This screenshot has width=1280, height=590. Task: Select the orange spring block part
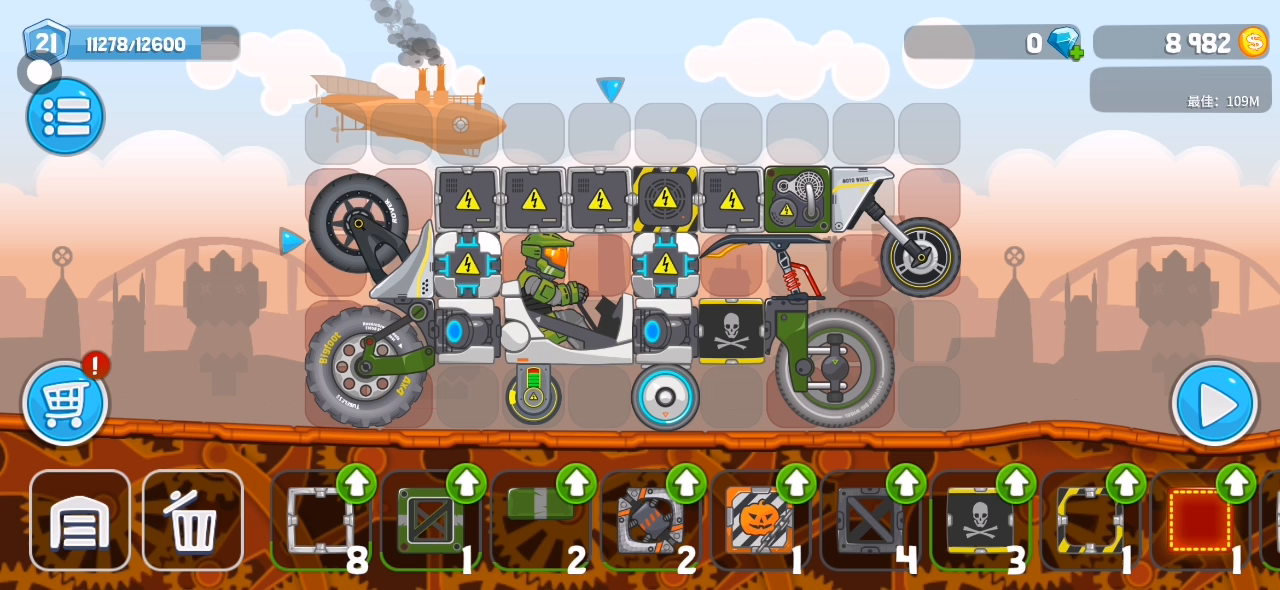[650, 520]
